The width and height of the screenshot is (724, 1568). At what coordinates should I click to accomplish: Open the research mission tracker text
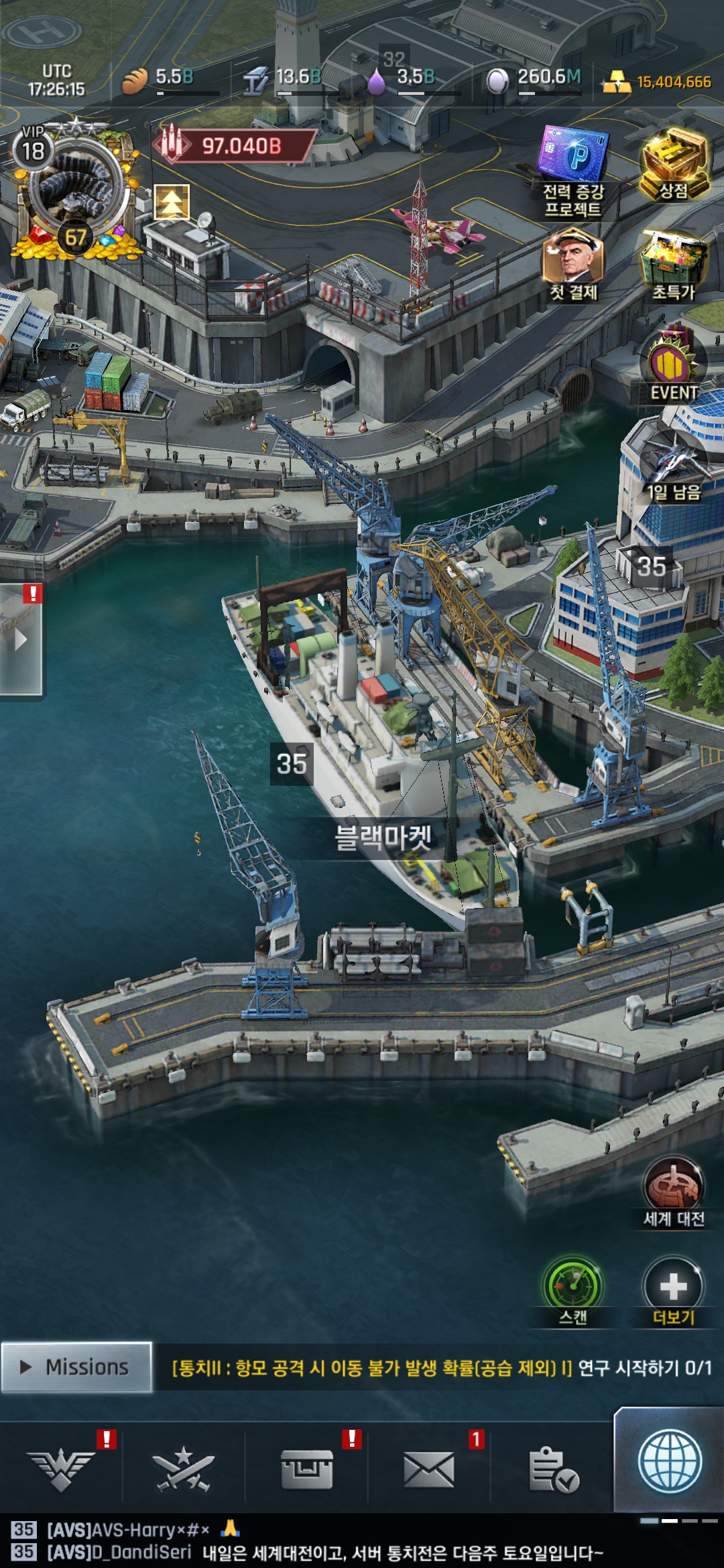point(441,1367)
